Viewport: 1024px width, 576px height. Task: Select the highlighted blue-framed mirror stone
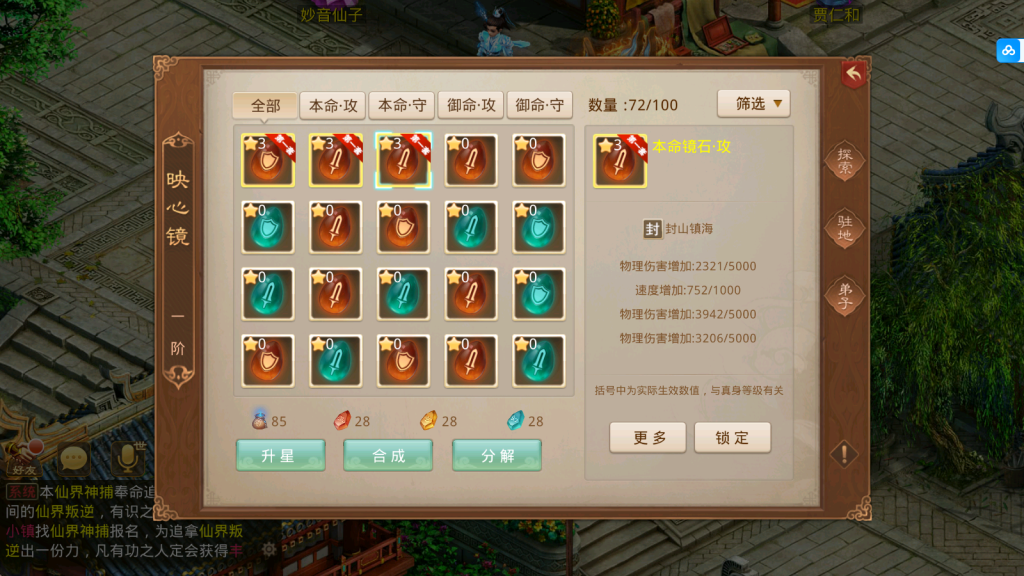click(x=403, y=160)
